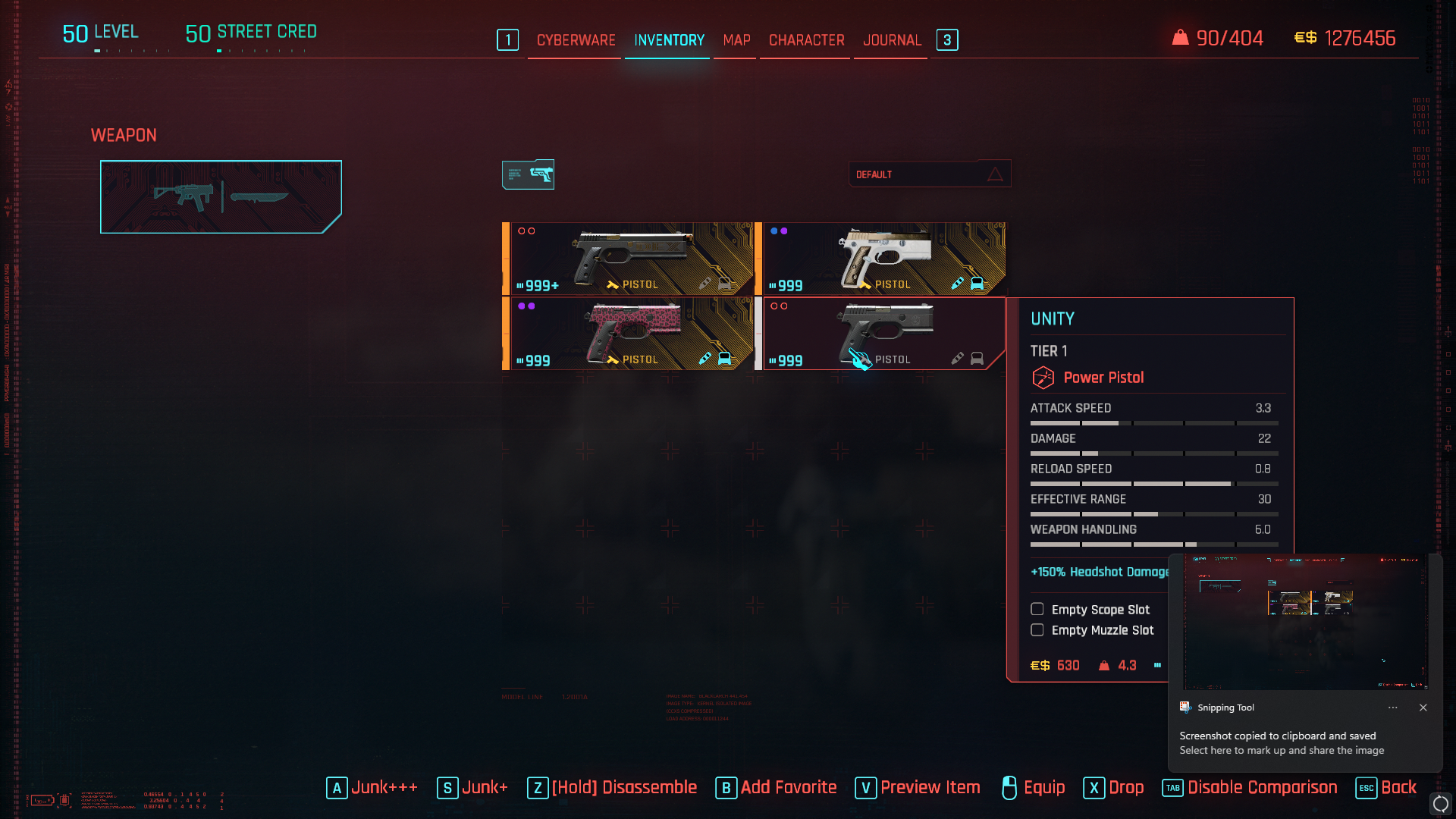The image size is (1456, 819).
Task: Open the Character tab
Action: (806, 40)
